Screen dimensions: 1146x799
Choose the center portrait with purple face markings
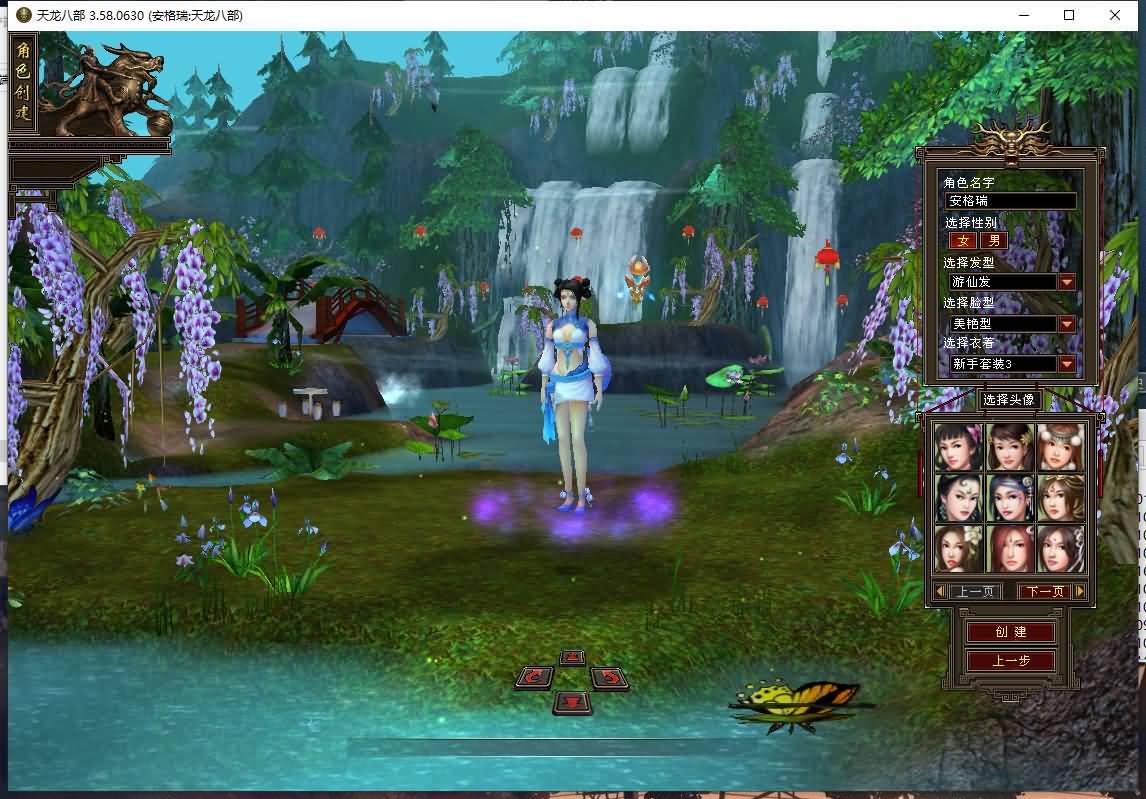point(1010,498)
